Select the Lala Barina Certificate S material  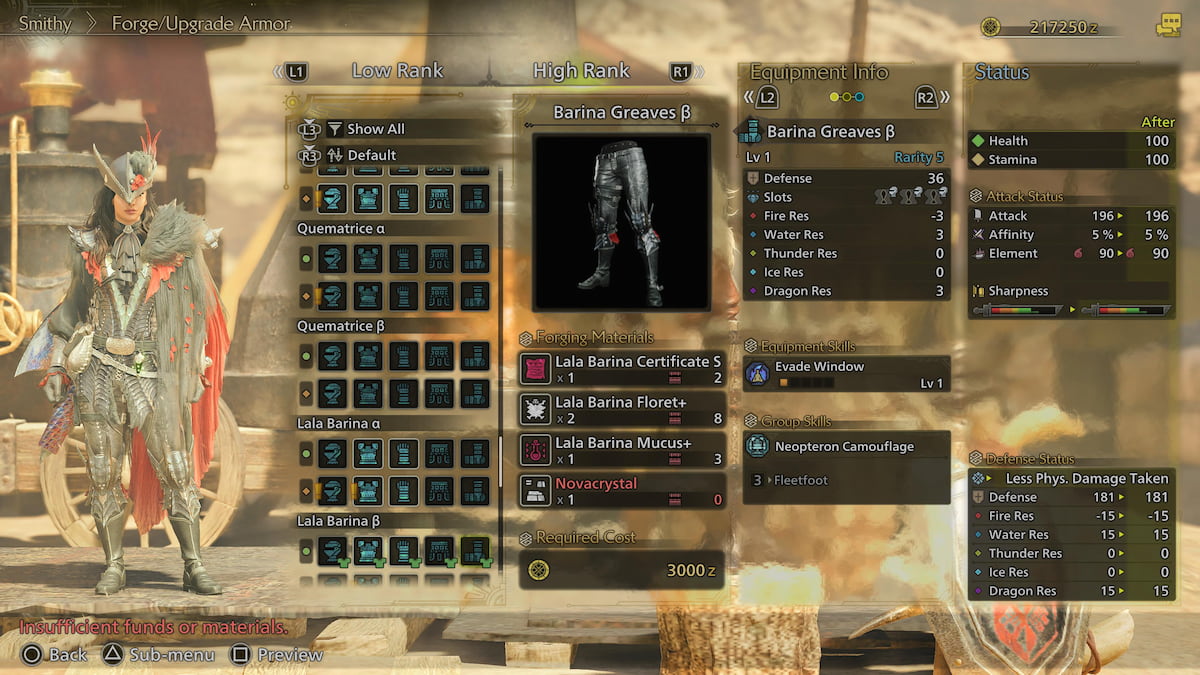[x=622, y=369]
